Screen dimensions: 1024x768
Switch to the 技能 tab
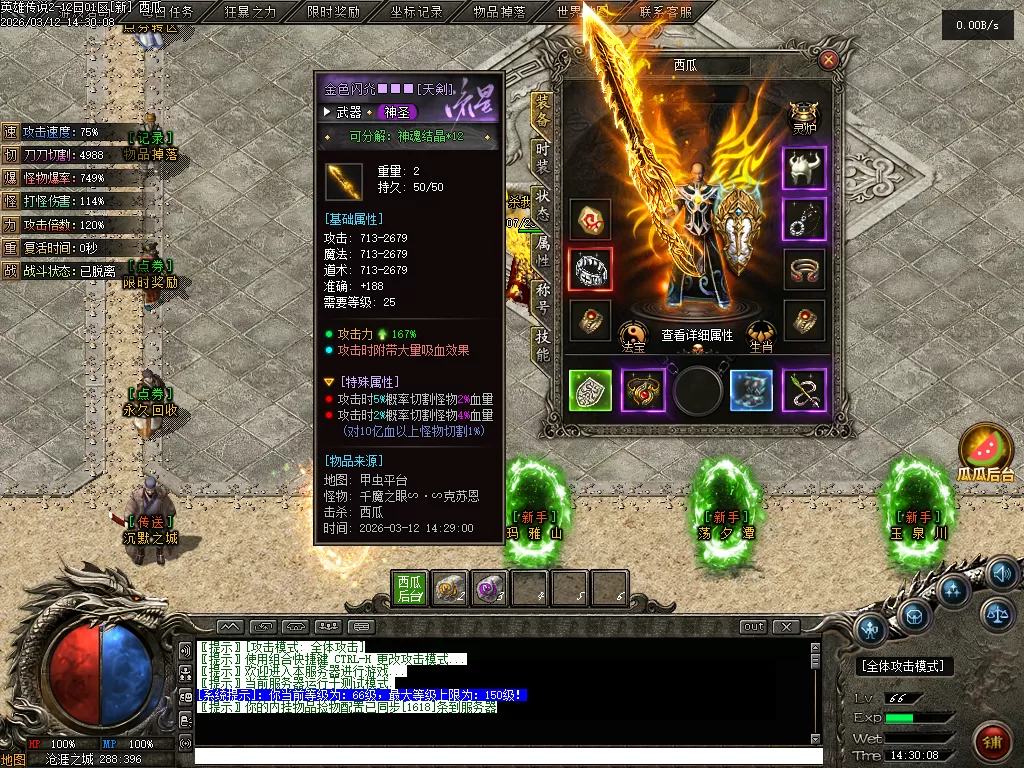tap(541, 344)
